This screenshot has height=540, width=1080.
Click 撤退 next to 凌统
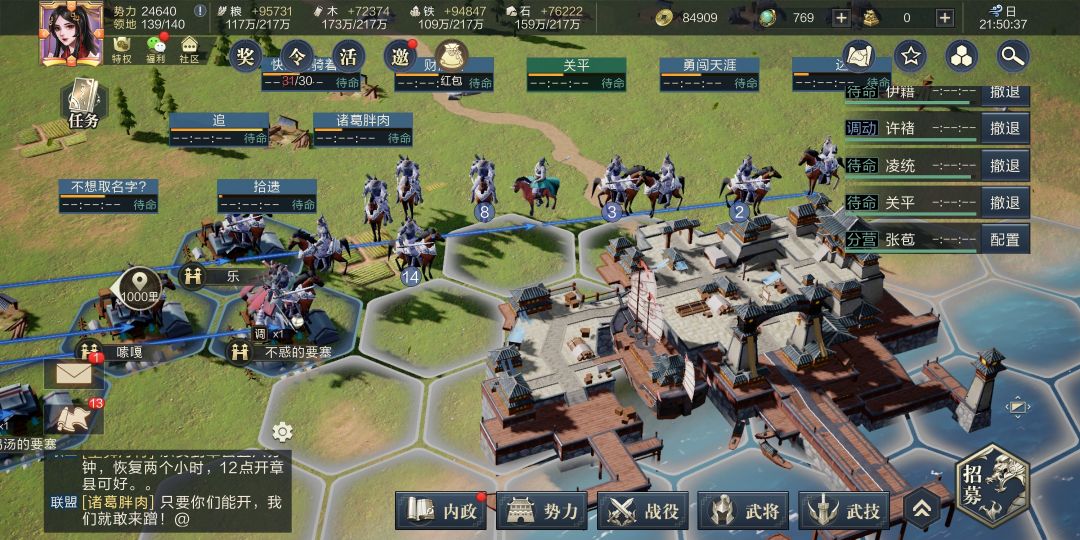(1004, 165)
